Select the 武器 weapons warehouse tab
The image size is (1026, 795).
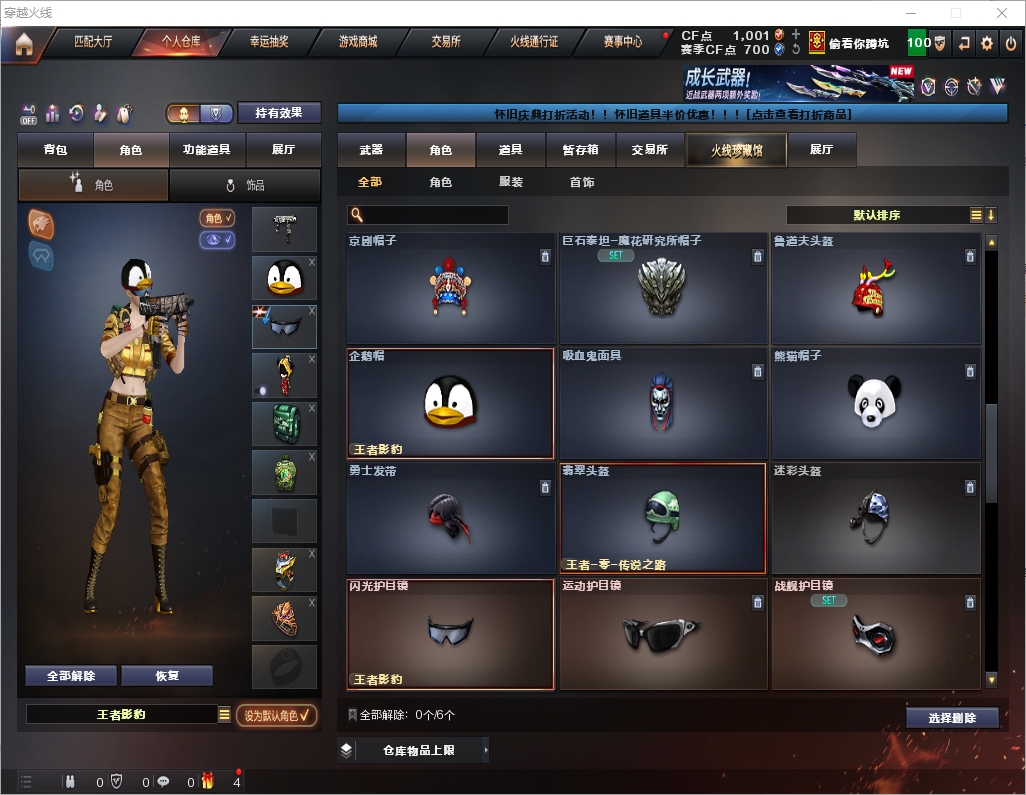pos(371,150)
